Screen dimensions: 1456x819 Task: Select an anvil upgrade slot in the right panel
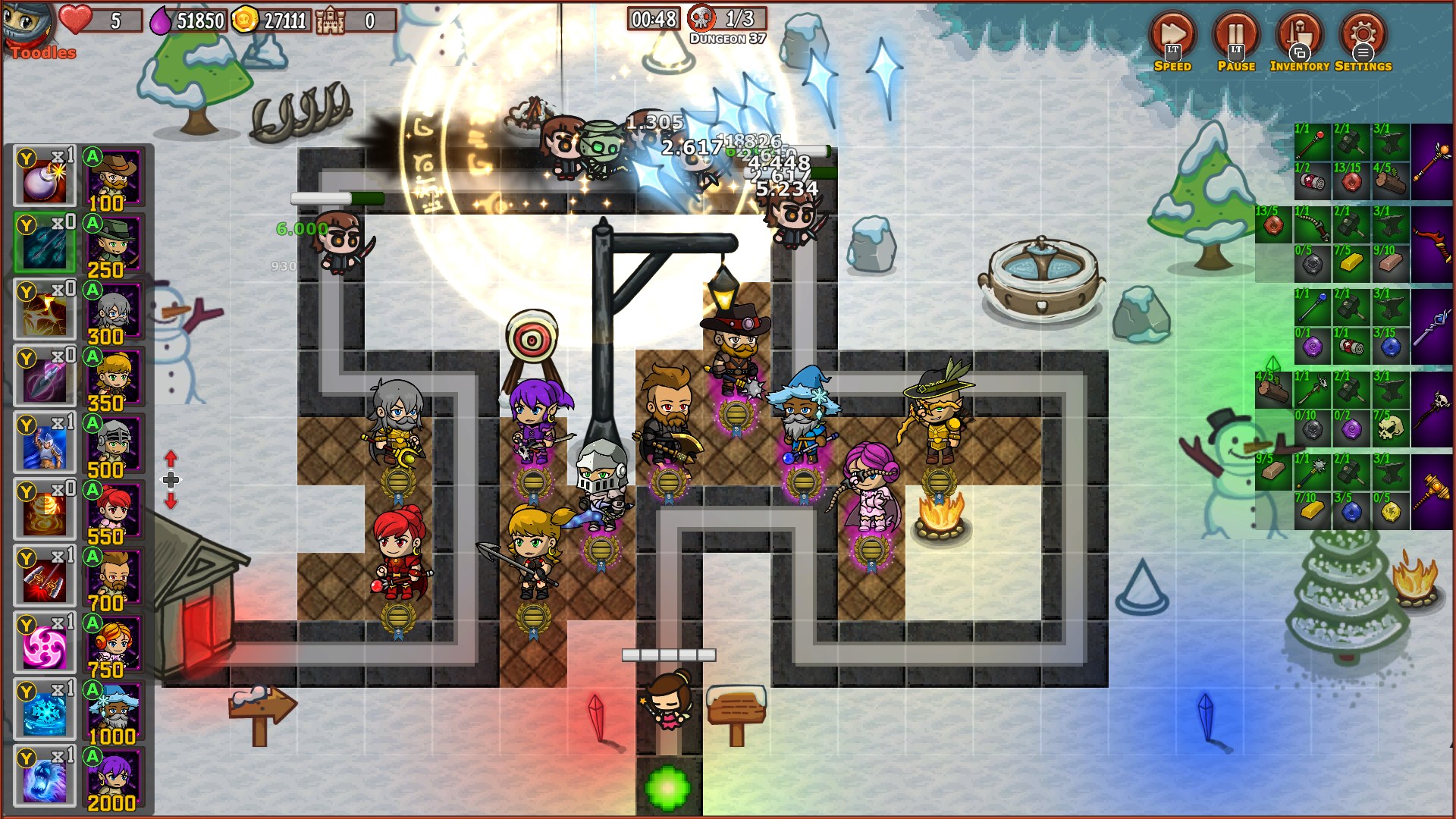(x=1392, y=140)
